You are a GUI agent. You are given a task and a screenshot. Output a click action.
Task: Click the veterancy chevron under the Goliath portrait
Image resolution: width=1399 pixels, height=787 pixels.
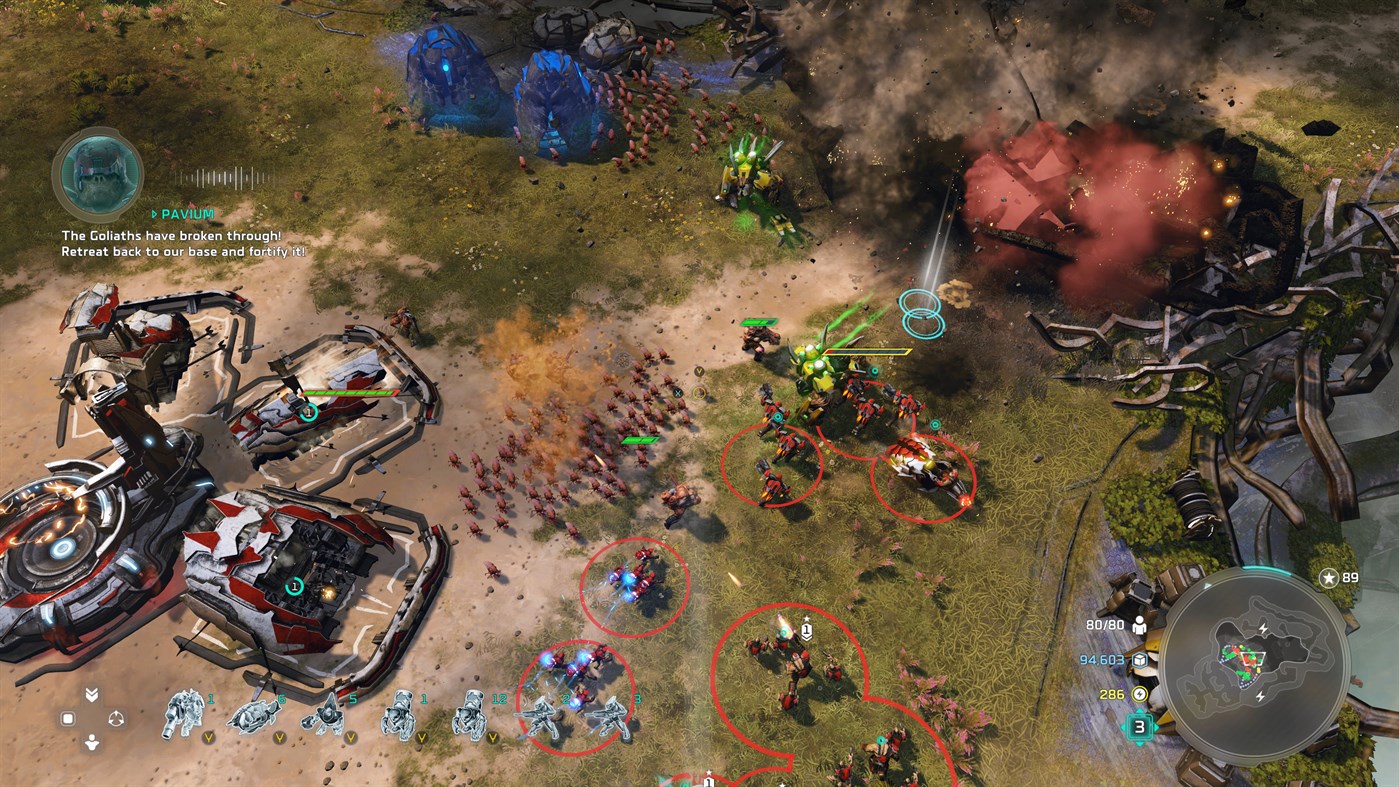208,737
